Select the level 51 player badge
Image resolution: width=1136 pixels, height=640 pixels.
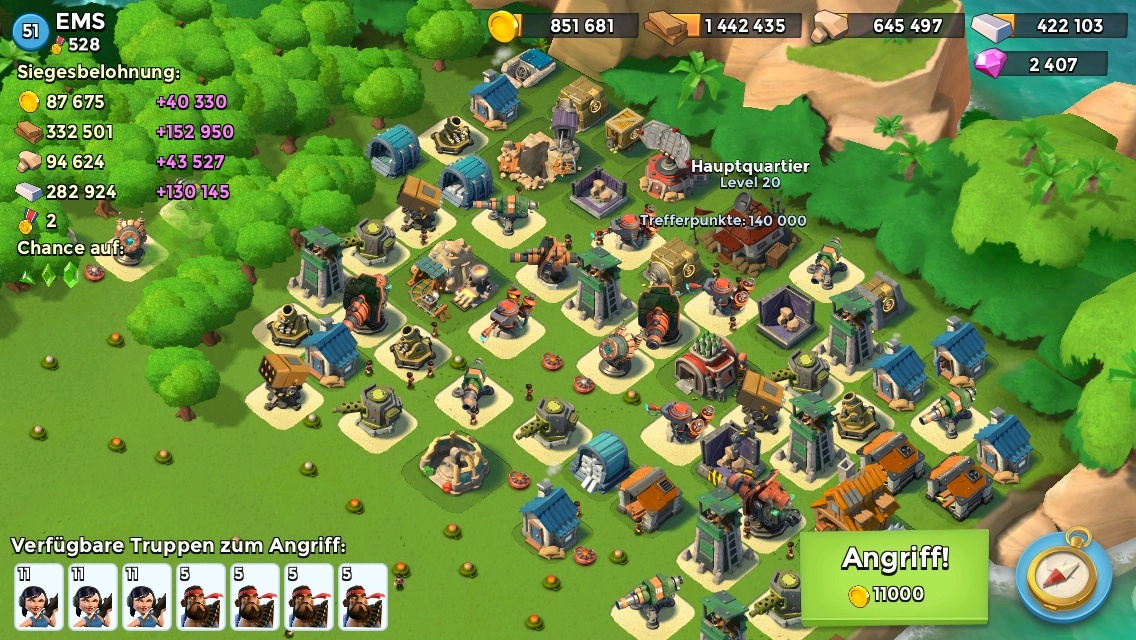coord(30,31)
